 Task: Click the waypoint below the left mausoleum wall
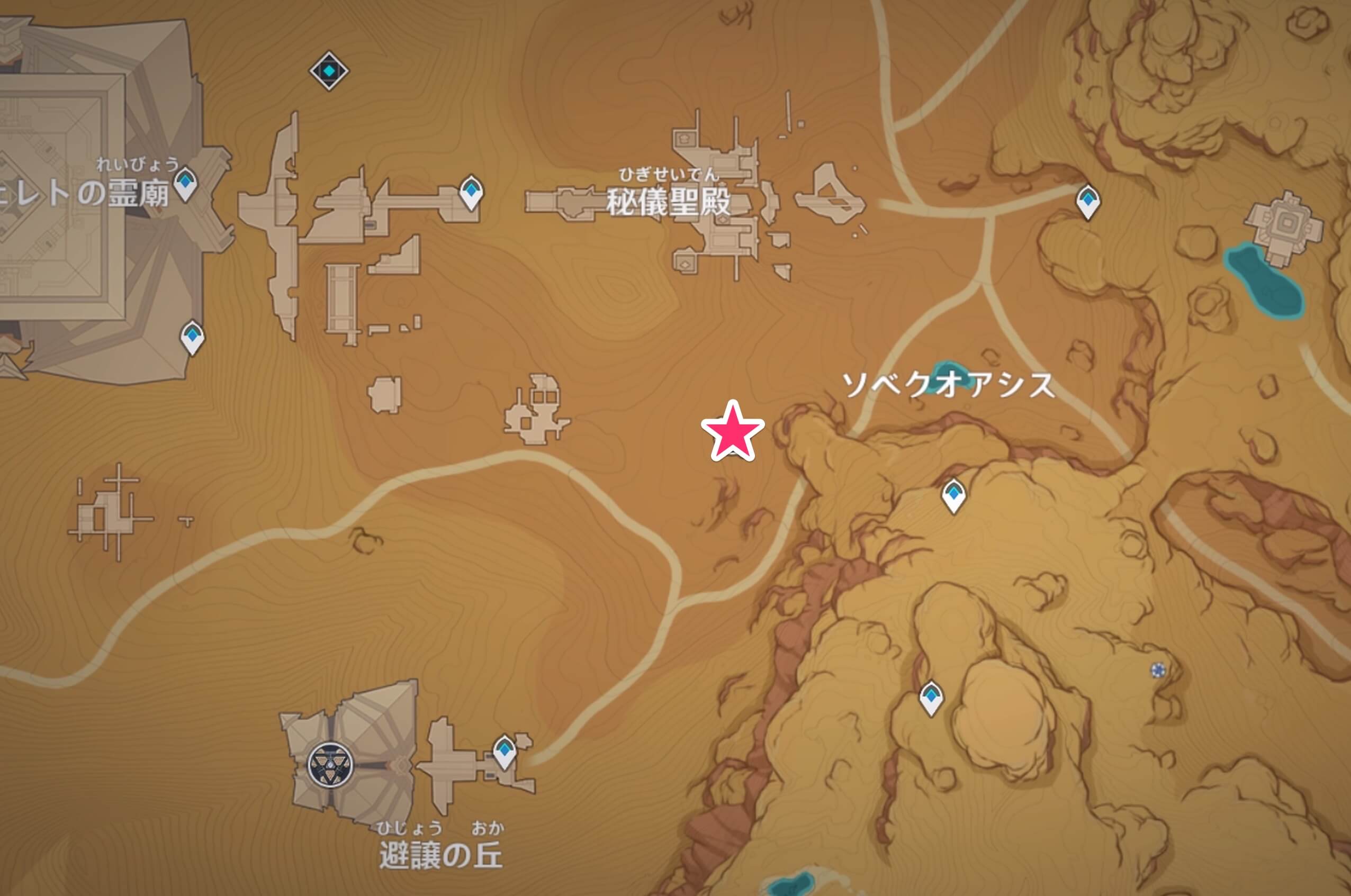(x=193, y=337)
